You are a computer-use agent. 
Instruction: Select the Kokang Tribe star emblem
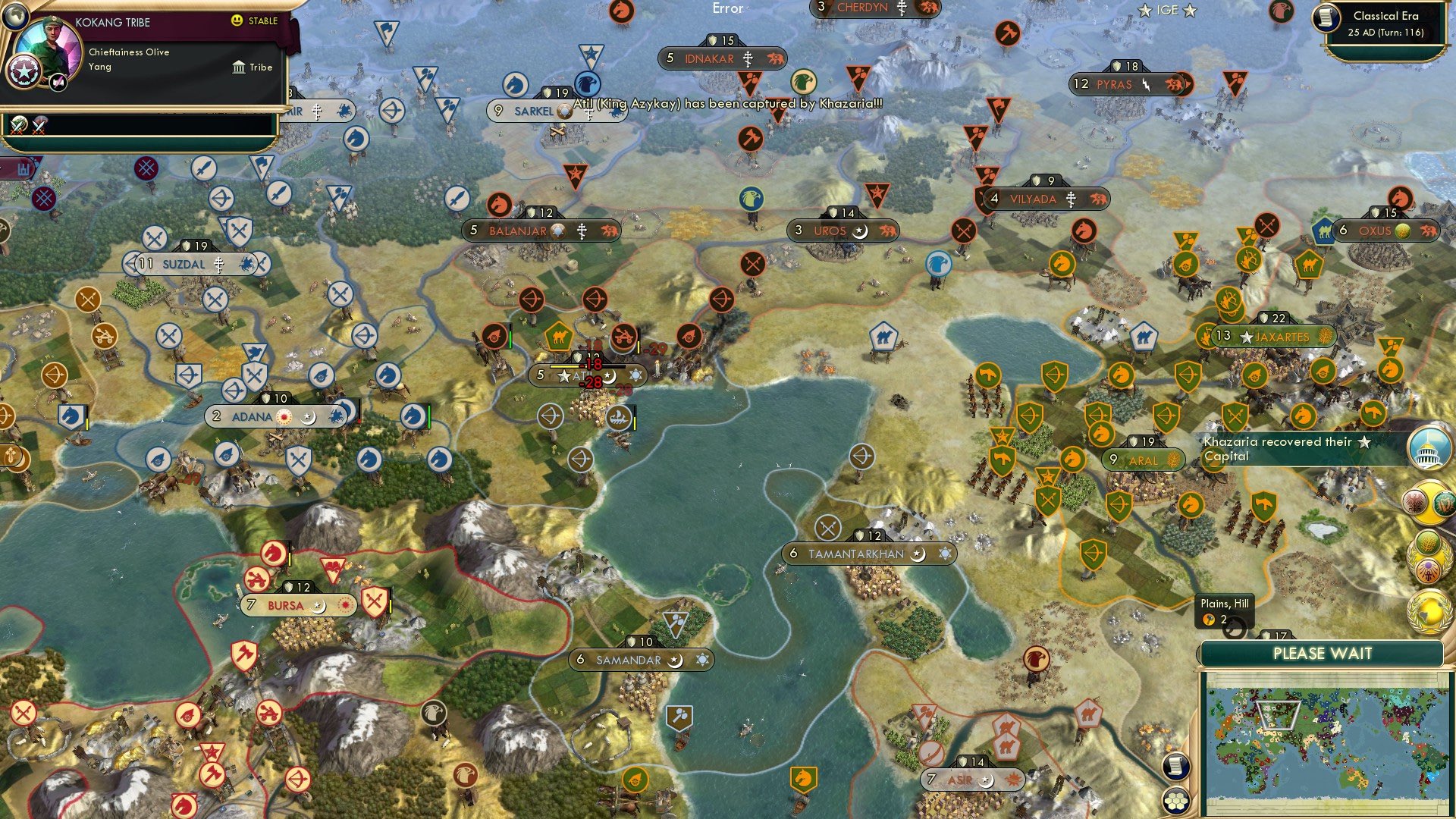coord(24,71)
